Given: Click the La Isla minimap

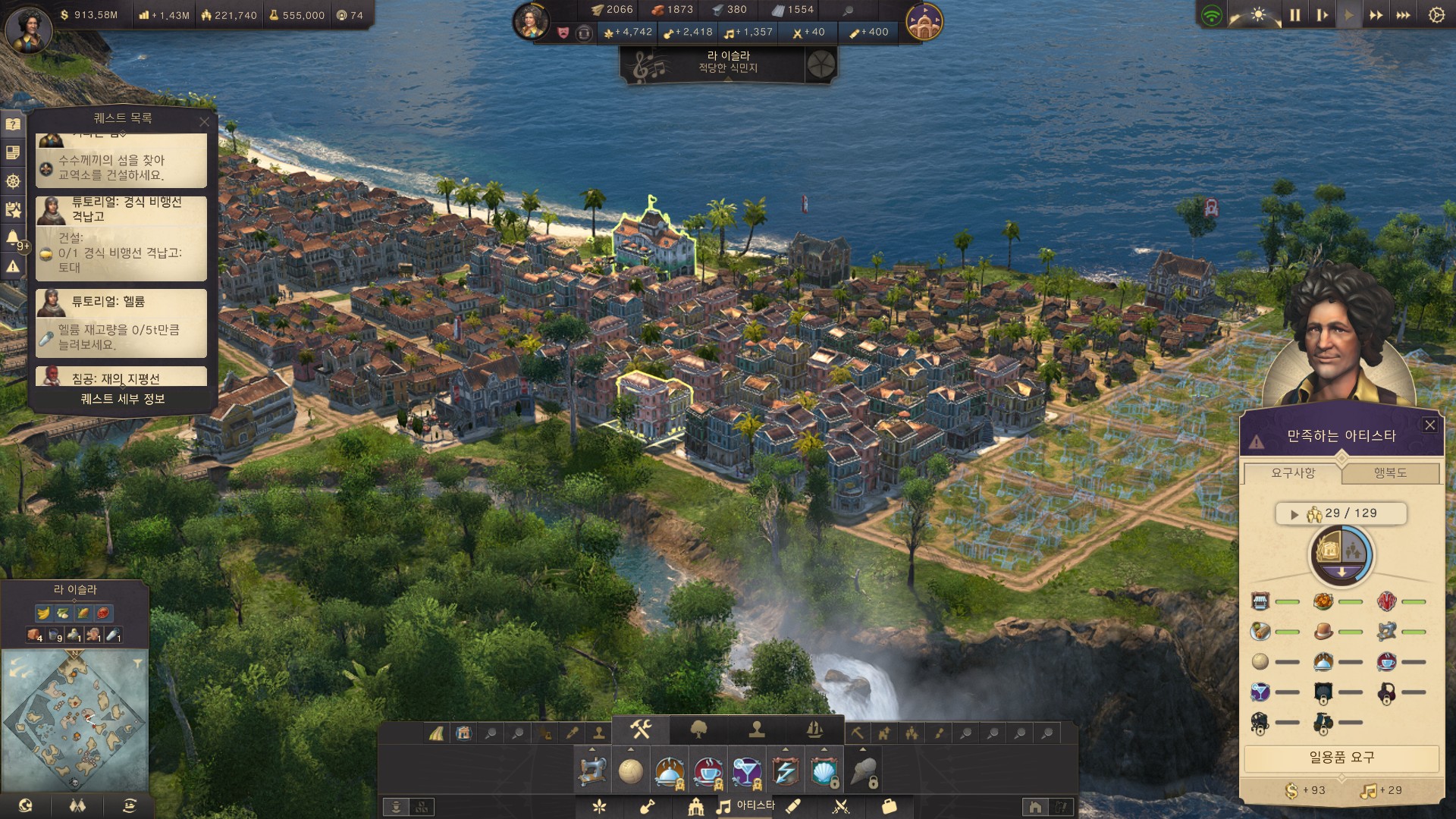Looking at the screenshot, I should 74,718.
